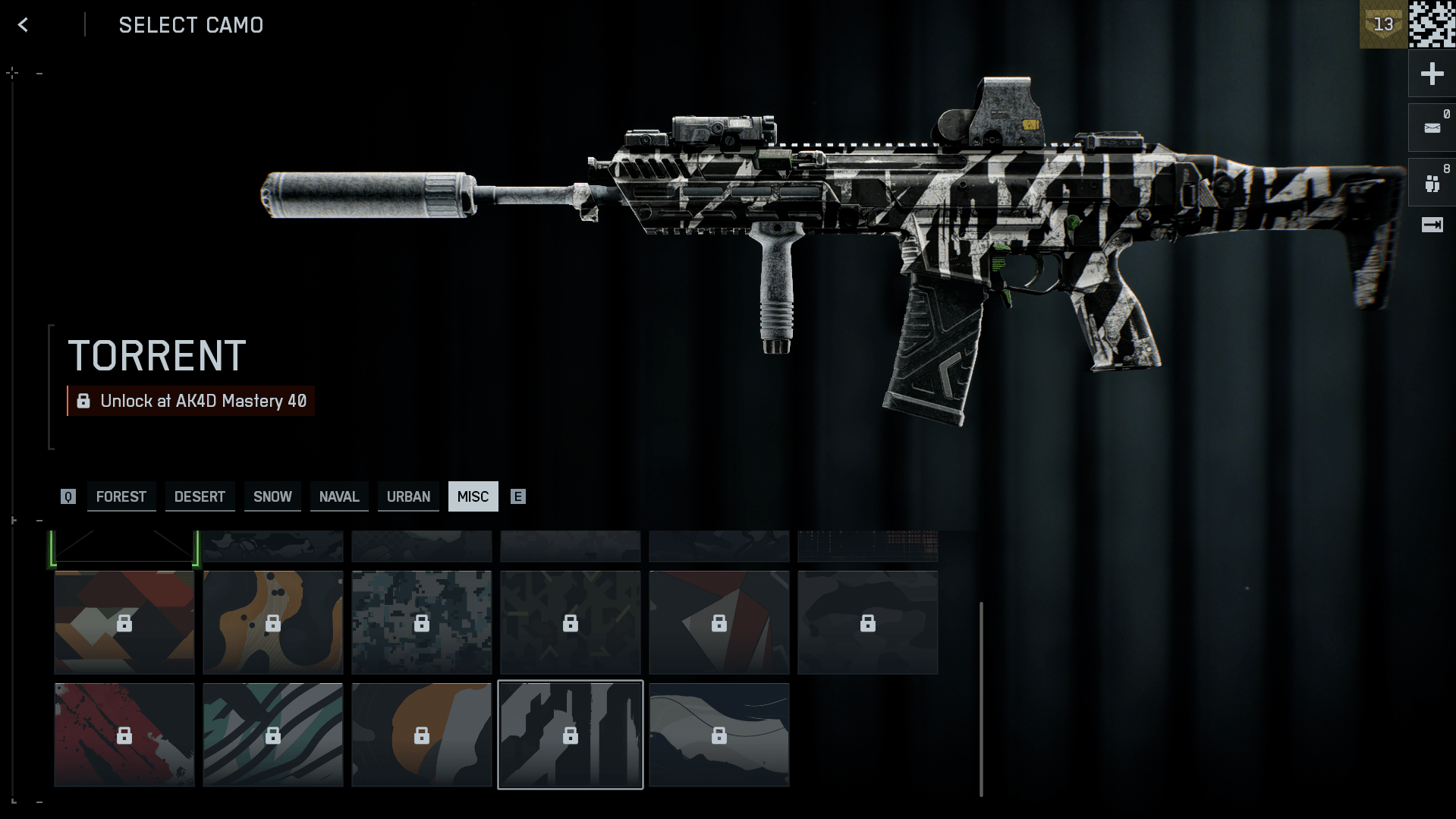The height and width of the screenshot is (819, 1456).
Task: Open the squad members icon
Action: [x=1432, y=183]
